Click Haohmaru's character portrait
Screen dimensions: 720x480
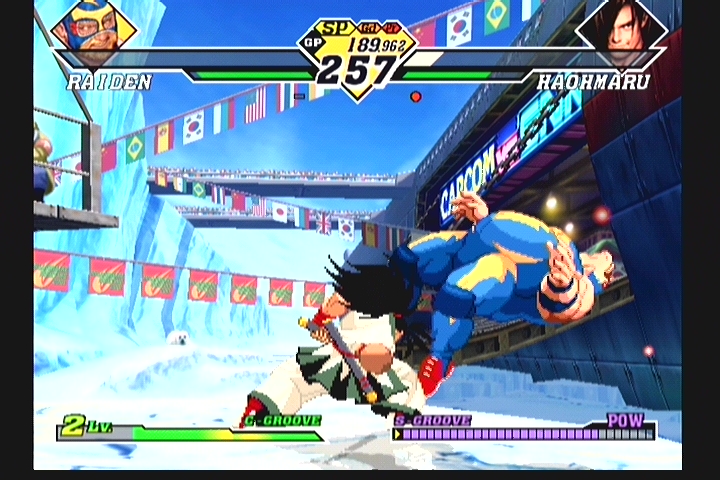point(622,30)
